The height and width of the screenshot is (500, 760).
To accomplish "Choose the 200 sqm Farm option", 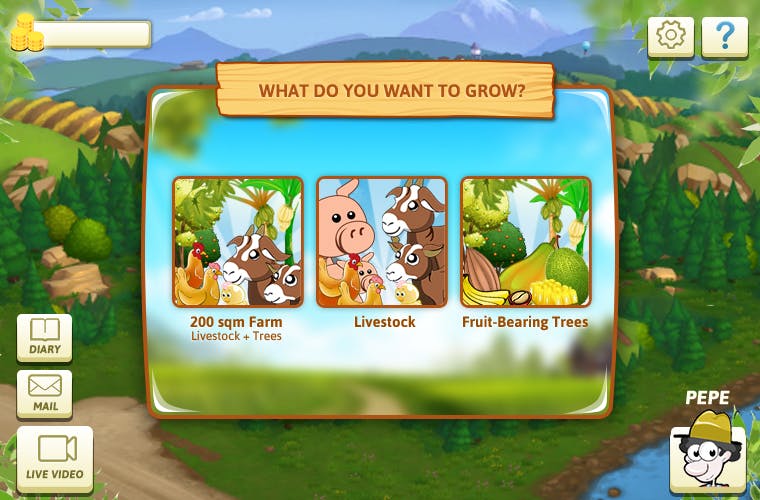I will pos(238,242).
